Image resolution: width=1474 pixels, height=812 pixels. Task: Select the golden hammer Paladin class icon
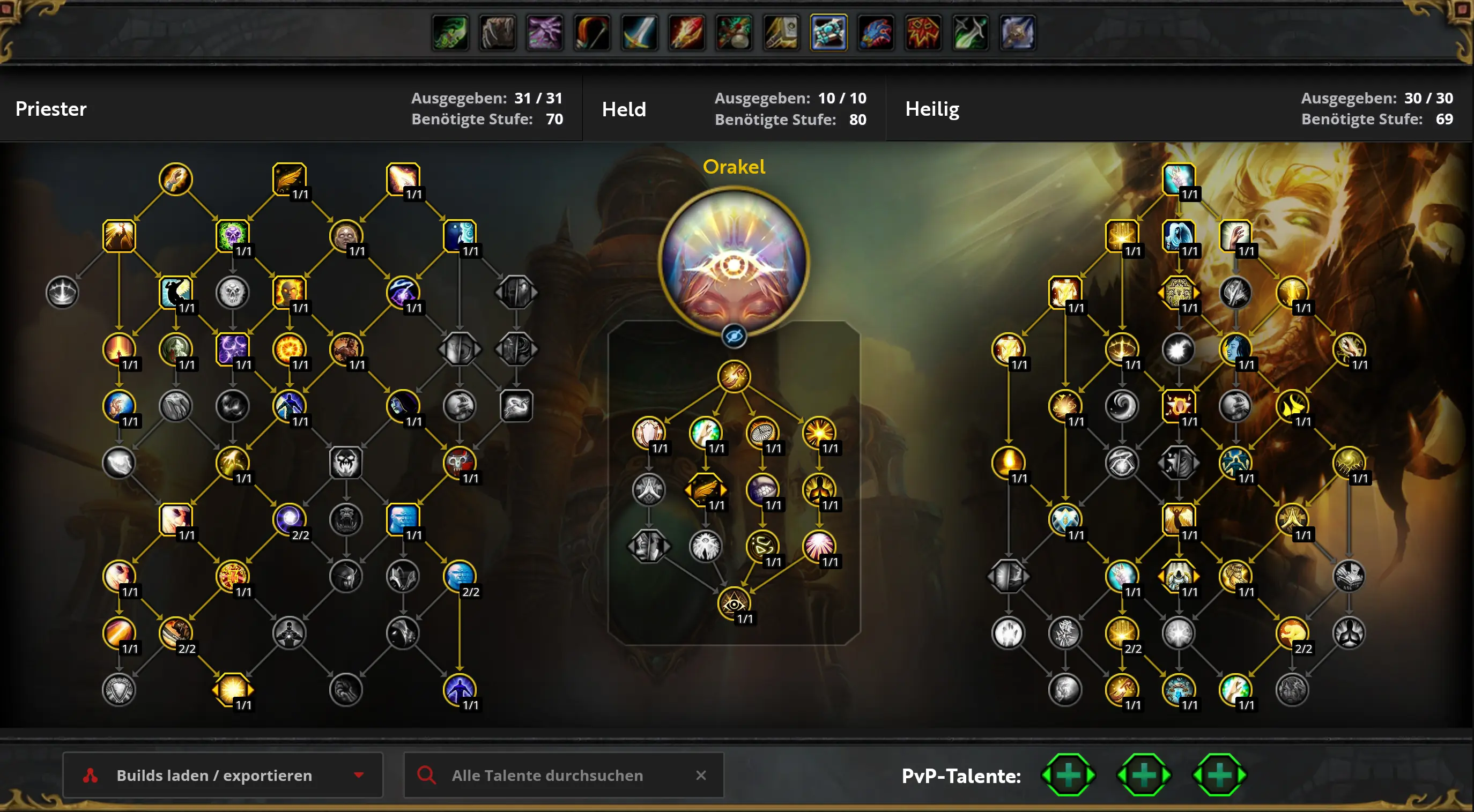point(781,33)
